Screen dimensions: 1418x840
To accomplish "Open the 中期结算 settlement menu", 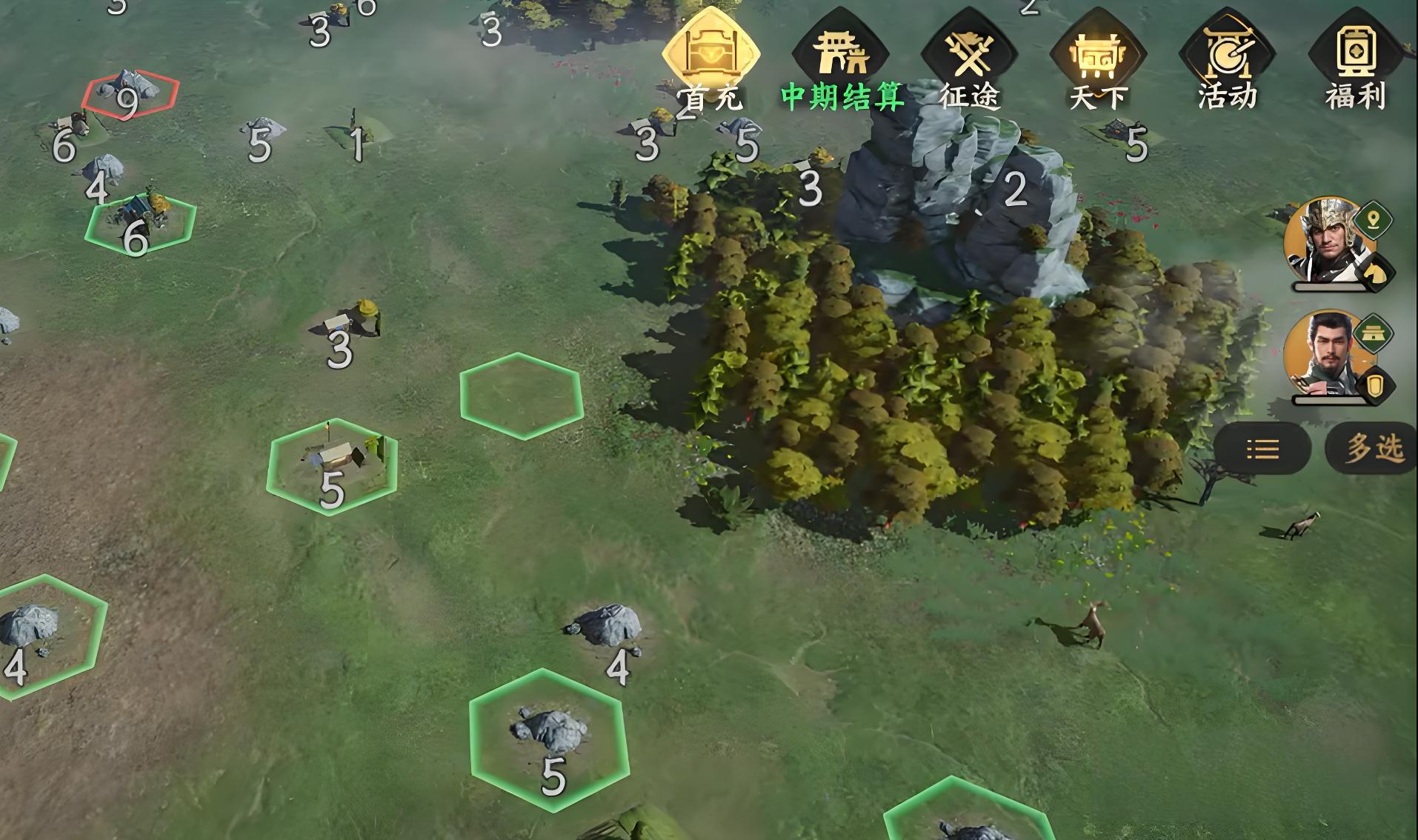I will 840,61.
